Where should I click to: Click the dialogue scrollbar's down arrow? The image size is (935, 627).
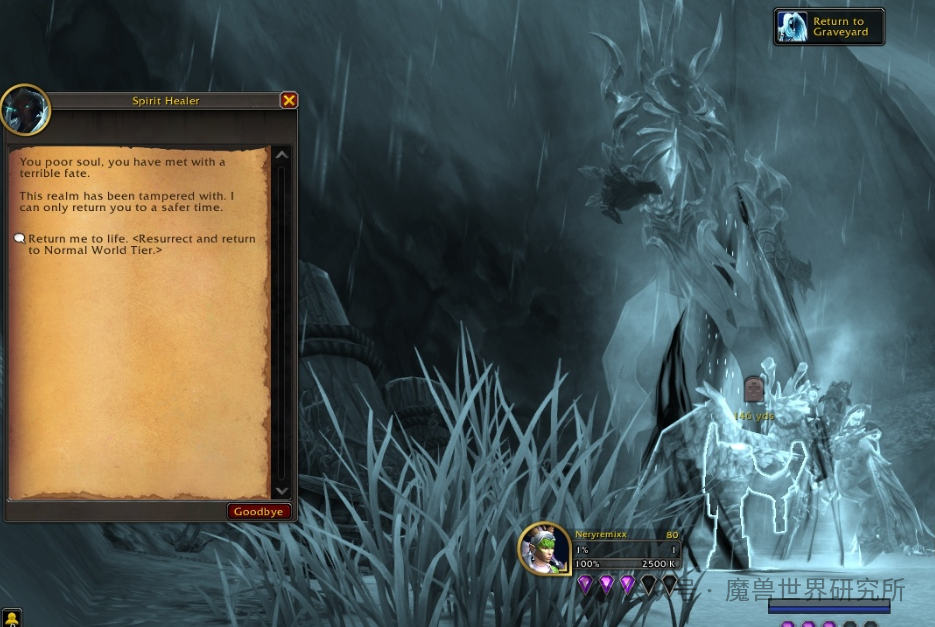coord(282,491)
